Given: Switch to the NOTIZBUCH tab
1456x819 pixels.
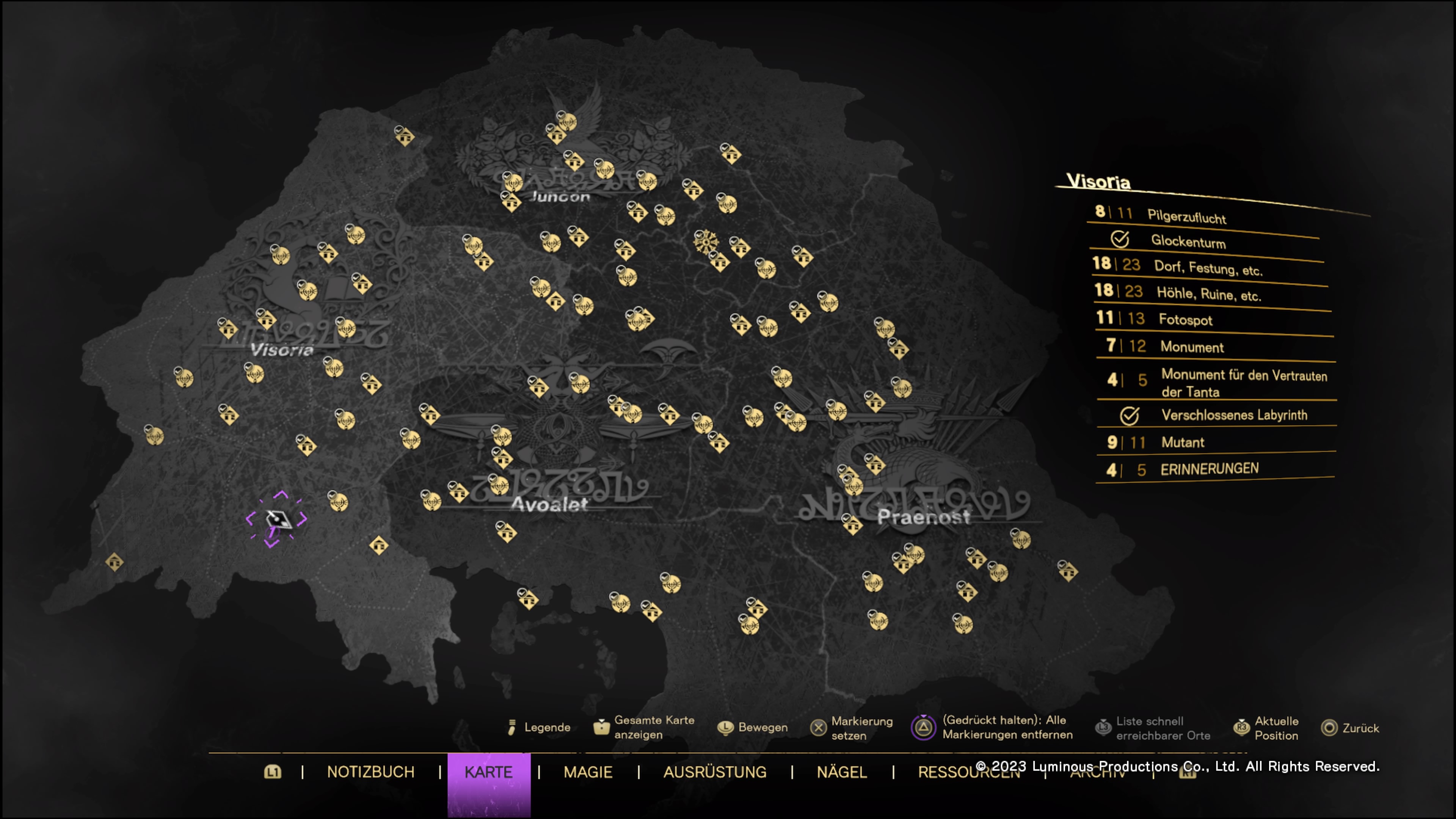Looking at the screenshot, I should 370,772.
